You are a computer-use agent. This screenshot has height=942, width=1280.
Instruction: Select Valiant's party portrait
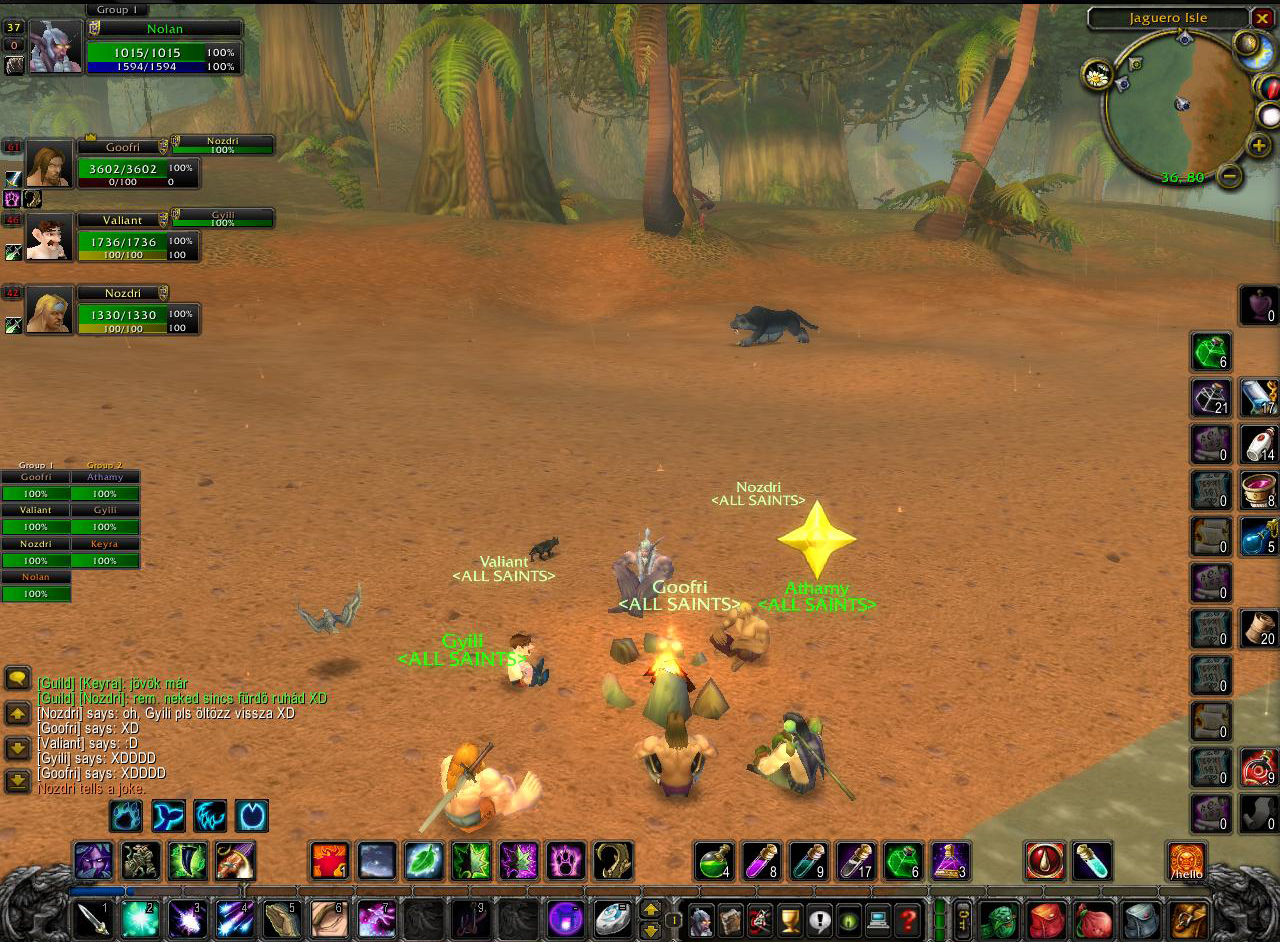(x=49, y=237)
